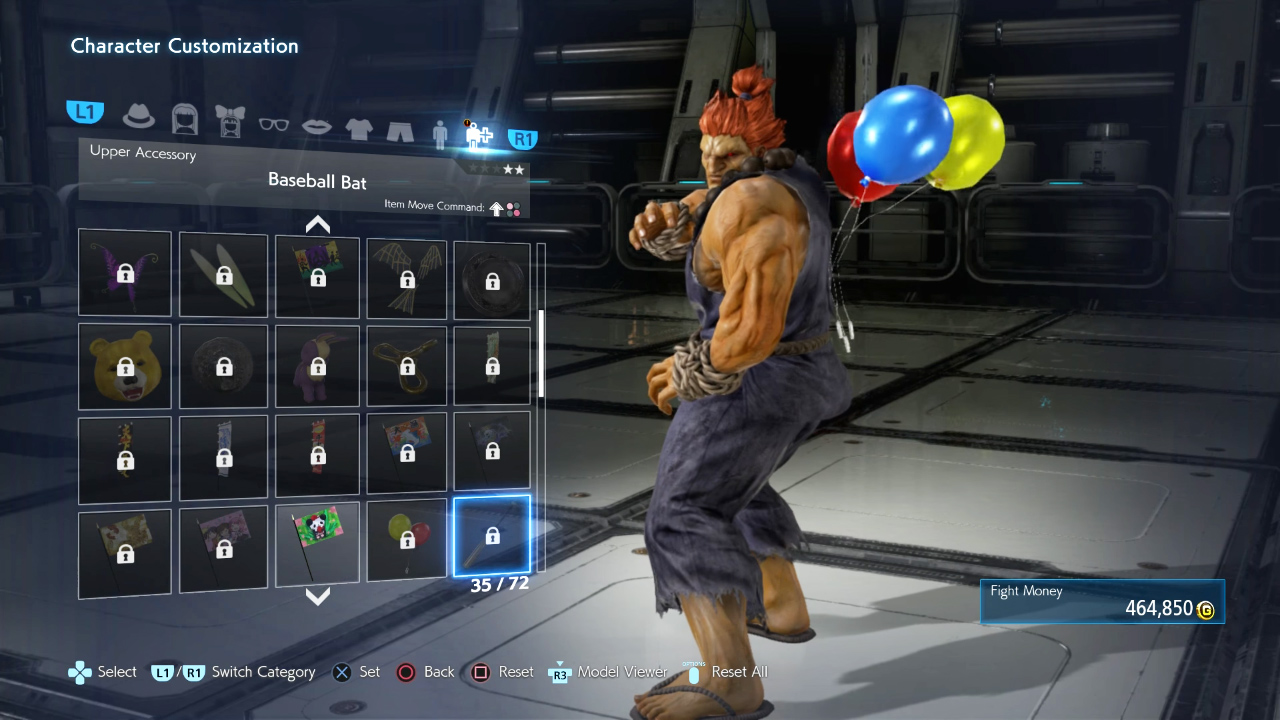Open the lips face category

click(x=317, y=126)
